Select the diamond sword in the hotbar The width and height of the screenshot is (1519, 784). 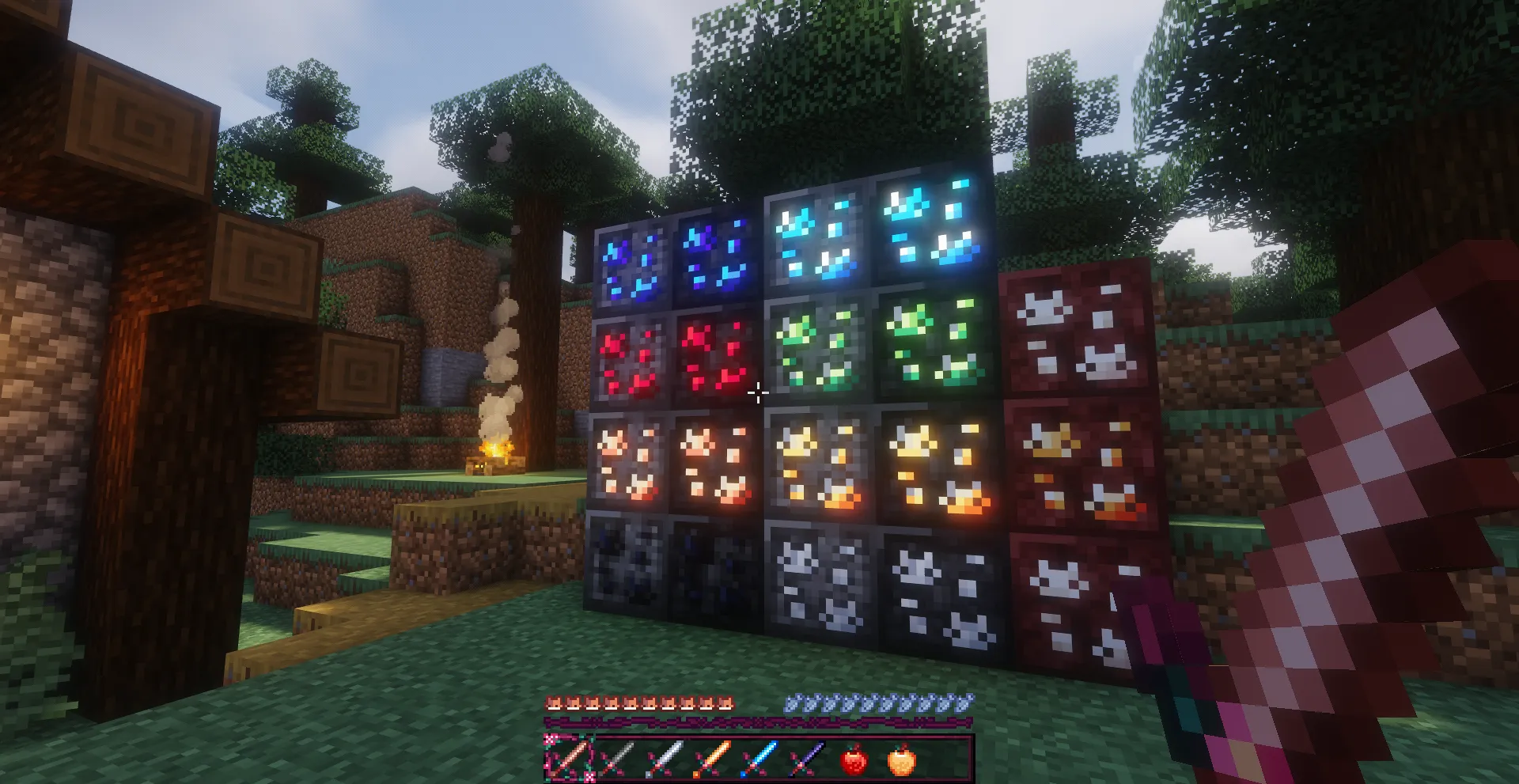click(757, 759)
